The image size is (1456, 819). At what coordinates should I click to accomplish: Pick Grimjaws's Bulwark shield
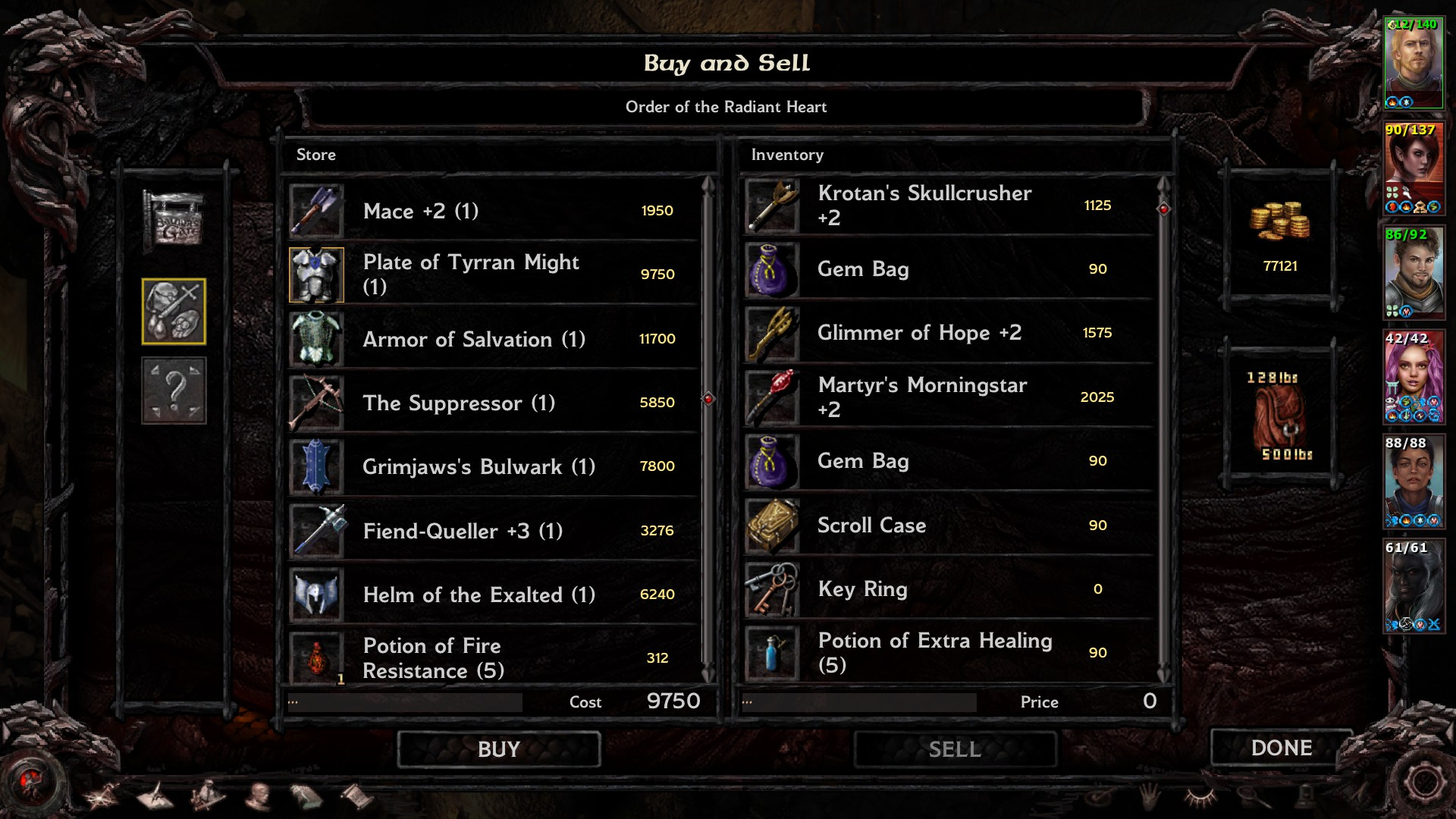493,466
